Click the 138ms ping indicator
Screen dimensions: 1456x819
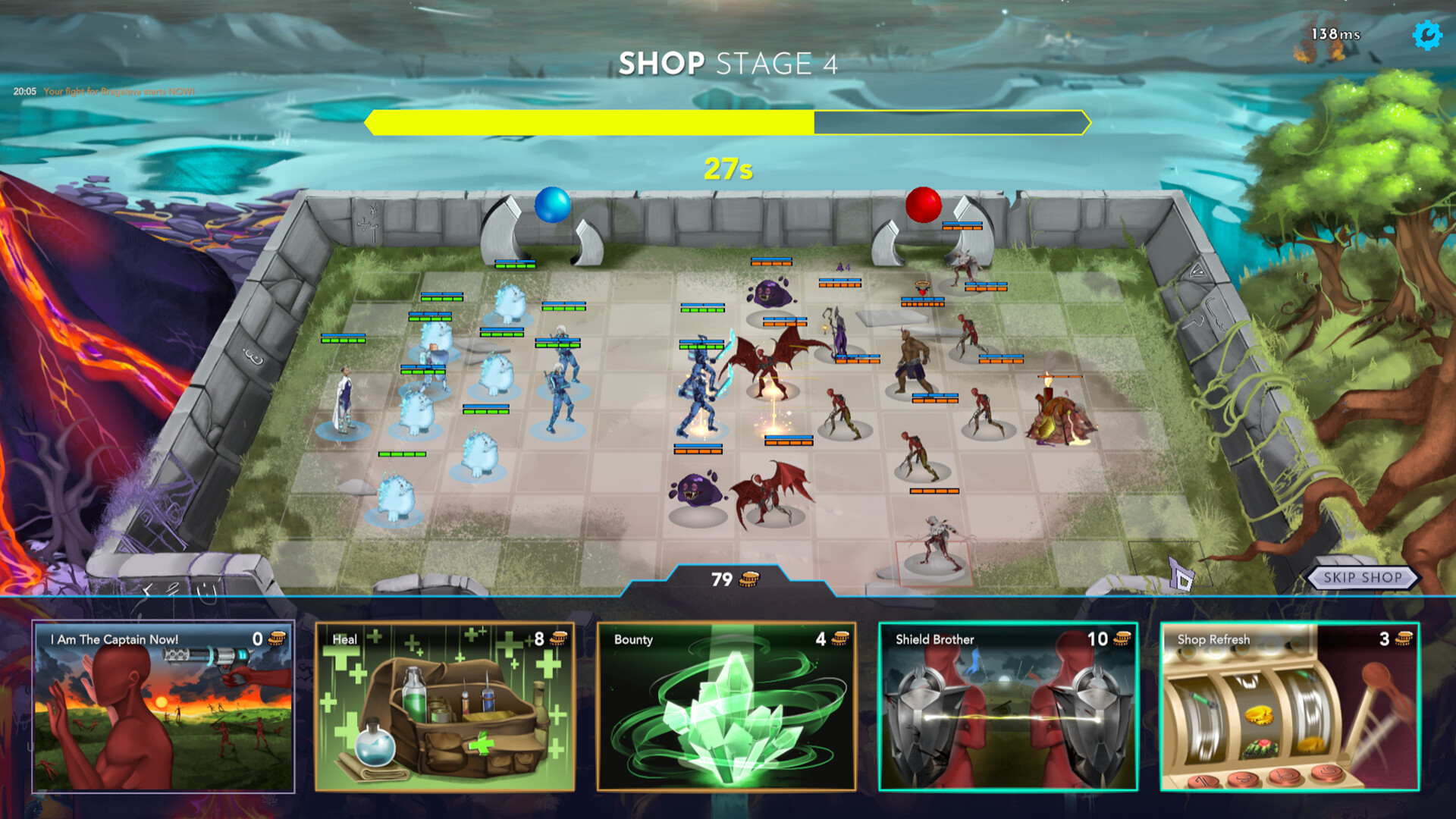(1335, 35)
